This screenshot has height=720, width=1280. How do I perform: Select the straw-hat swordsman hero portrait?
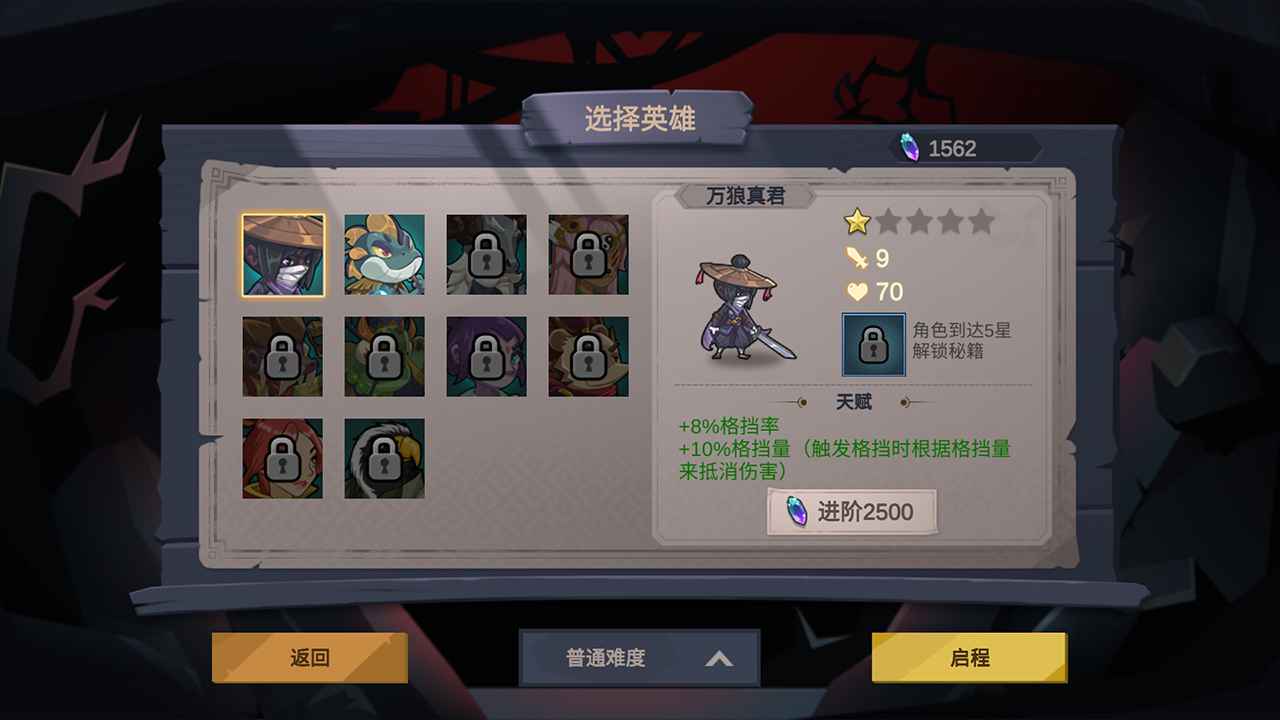[x=281, y=255]
